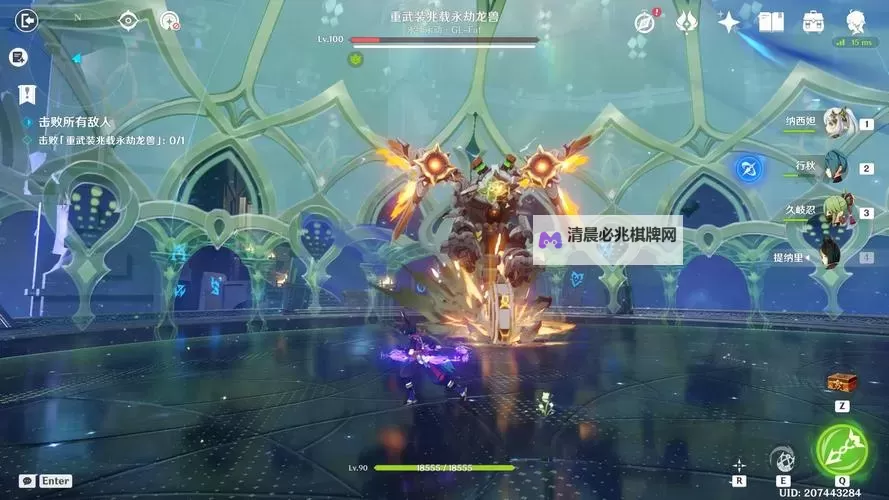Screen dimensions: 889x500
Task: Activate the green Elemental Burst icon
Action: point(842,449)
